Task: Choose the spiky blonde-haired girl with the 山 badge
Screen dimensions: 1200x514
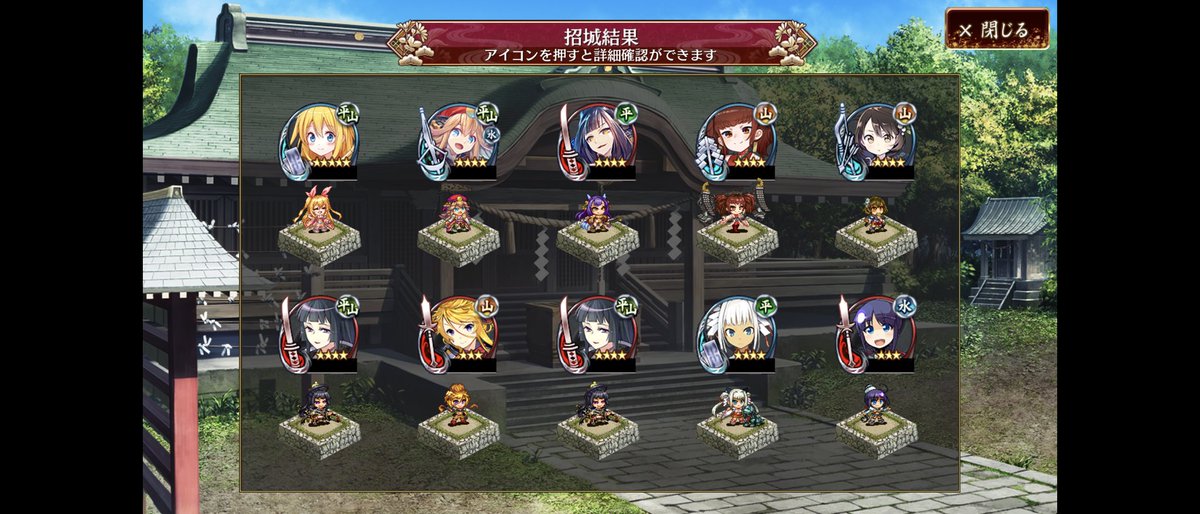Action: (x=457, y=331)
